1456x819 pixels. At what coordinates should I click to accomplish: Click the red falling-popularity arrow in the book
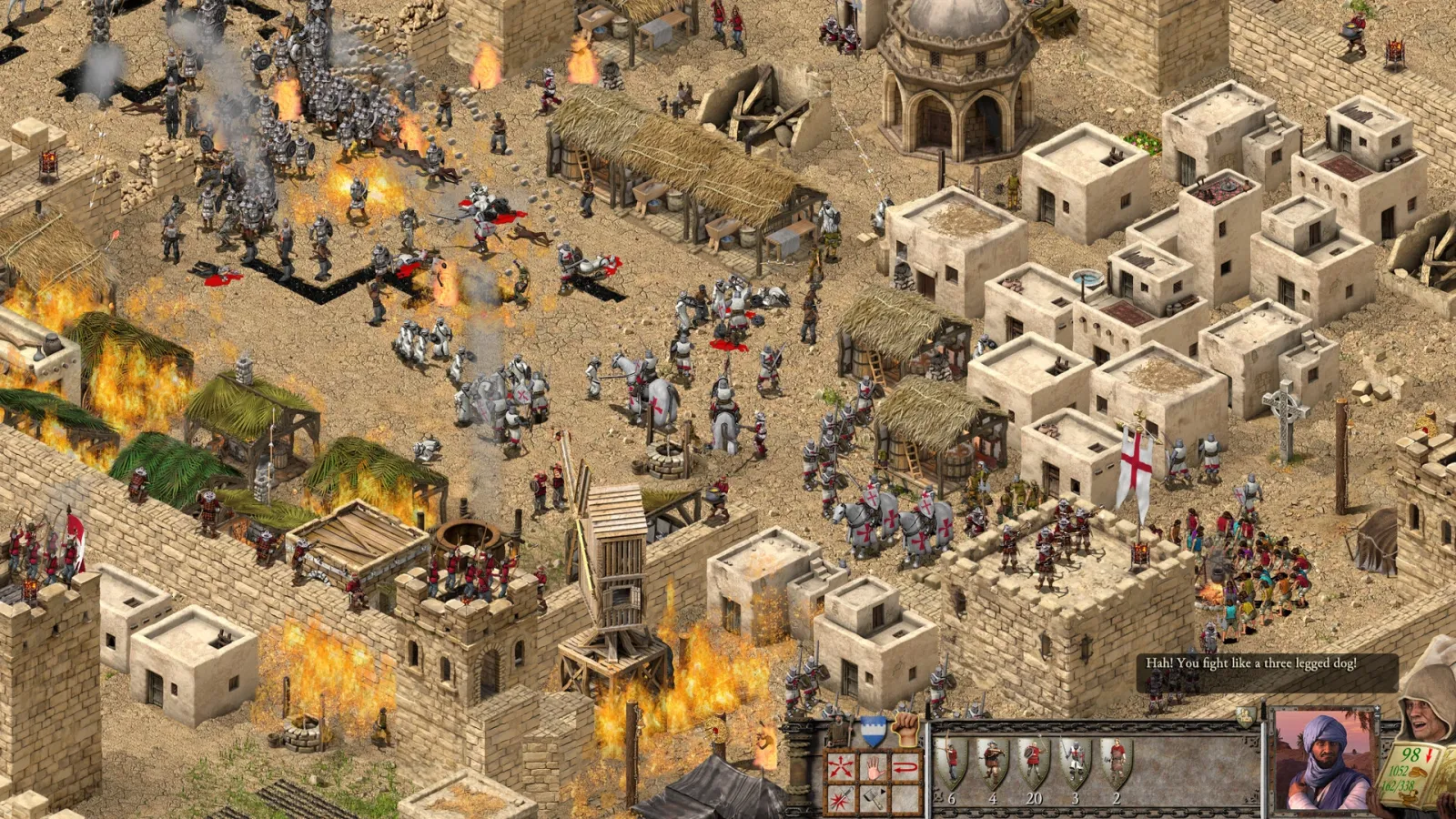point(1429,754)
